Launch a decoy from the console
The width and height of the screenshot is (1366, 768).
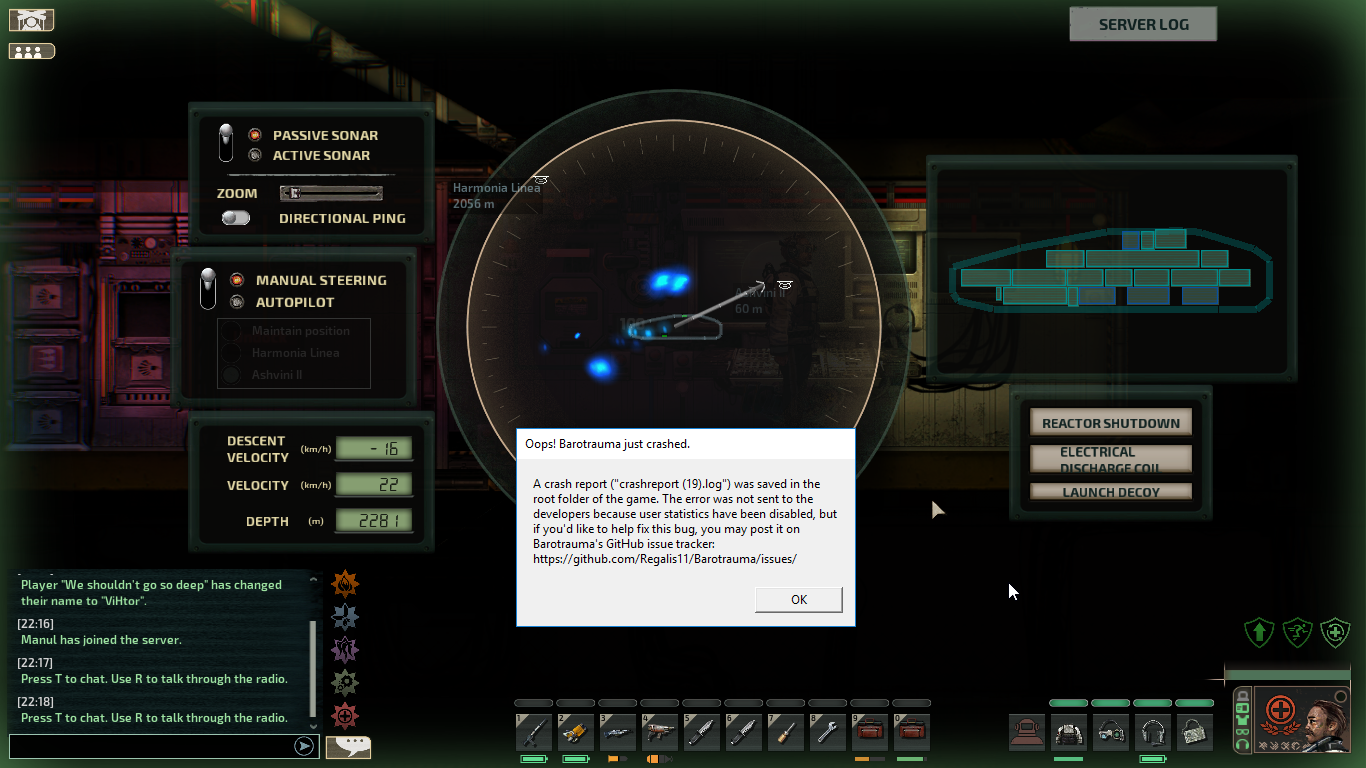tap(1111, 492)
